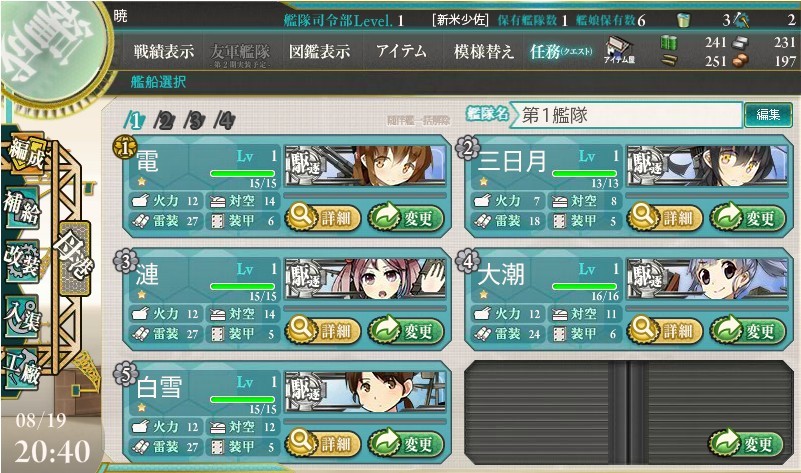Show 詳細 details for 白雪
Screen dimensions: 801x473
point(322,443)
